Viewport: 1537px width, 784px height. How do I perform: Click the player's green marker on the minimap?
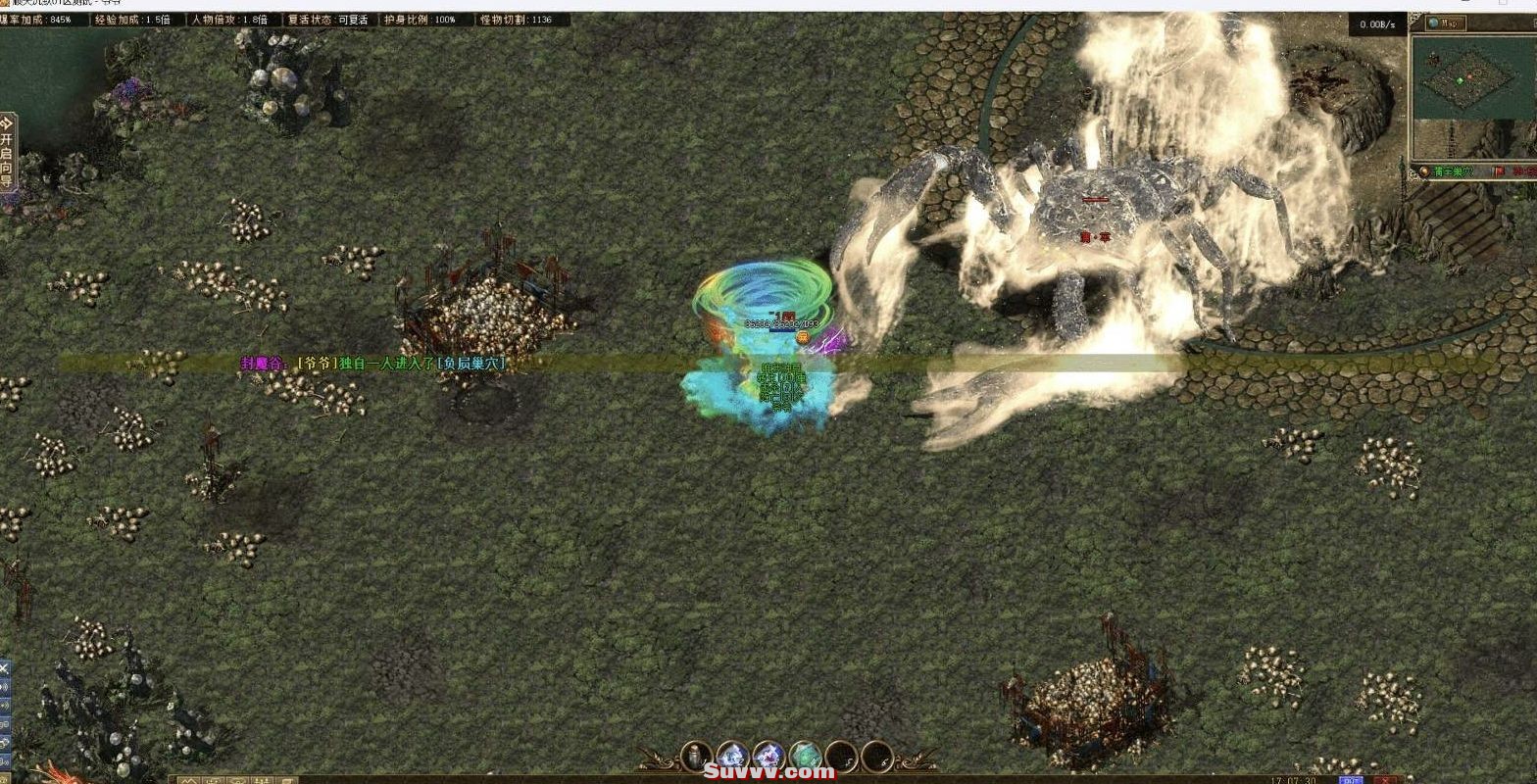pos(1460,81)
